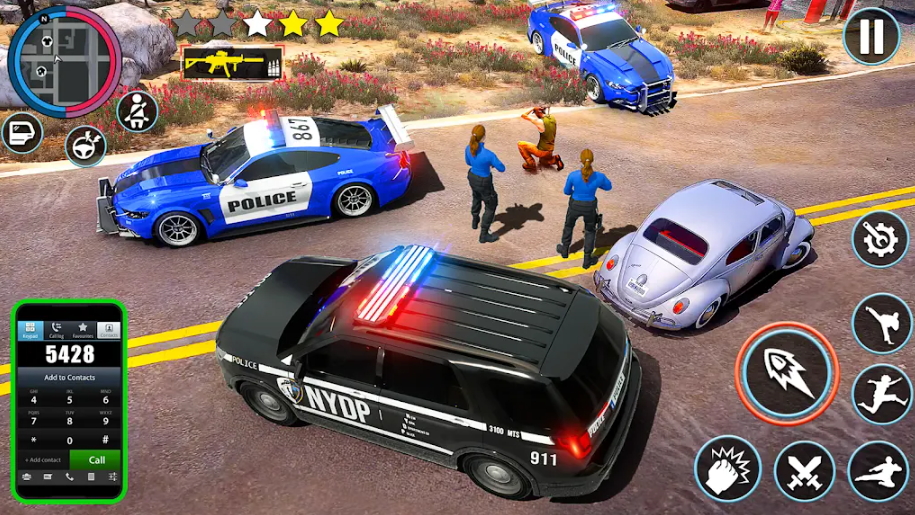
Task: Open the circular minimap
Action: click(62, 59)
